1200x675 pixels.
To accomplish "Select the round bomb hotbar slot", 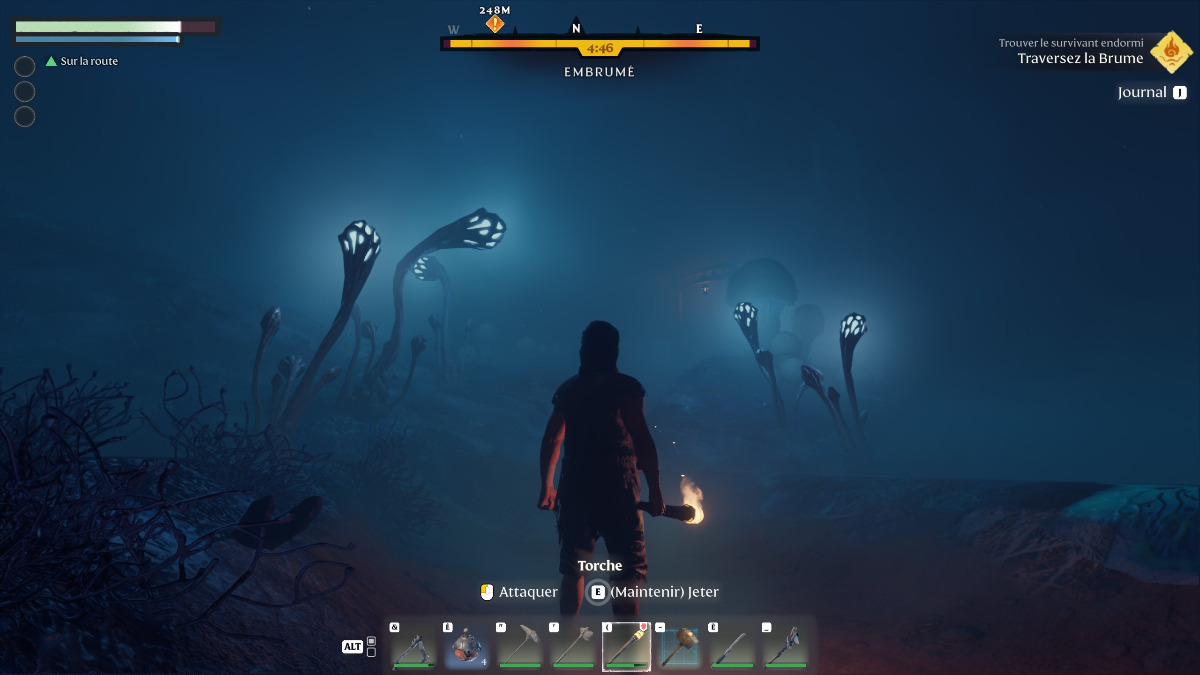I will pos(467,646).
